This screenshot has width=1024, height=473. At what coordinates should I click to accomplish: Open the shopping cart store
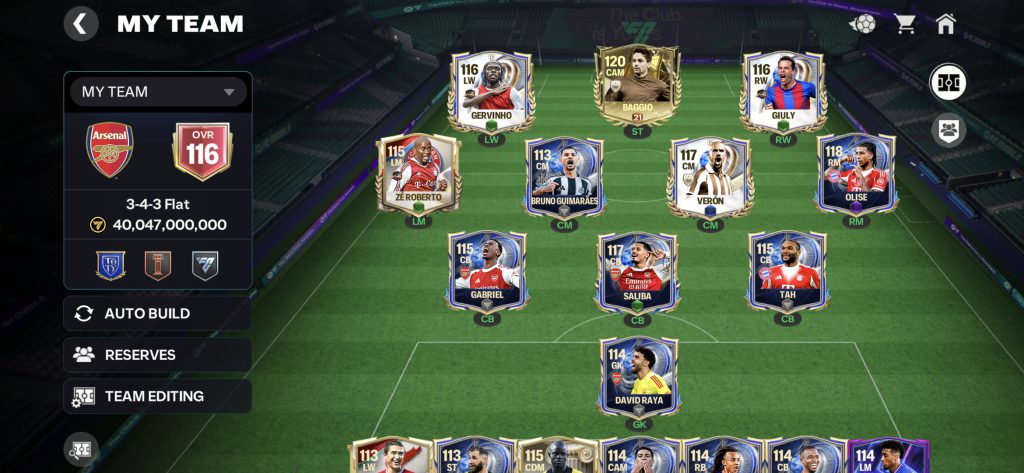pos(906,24)
